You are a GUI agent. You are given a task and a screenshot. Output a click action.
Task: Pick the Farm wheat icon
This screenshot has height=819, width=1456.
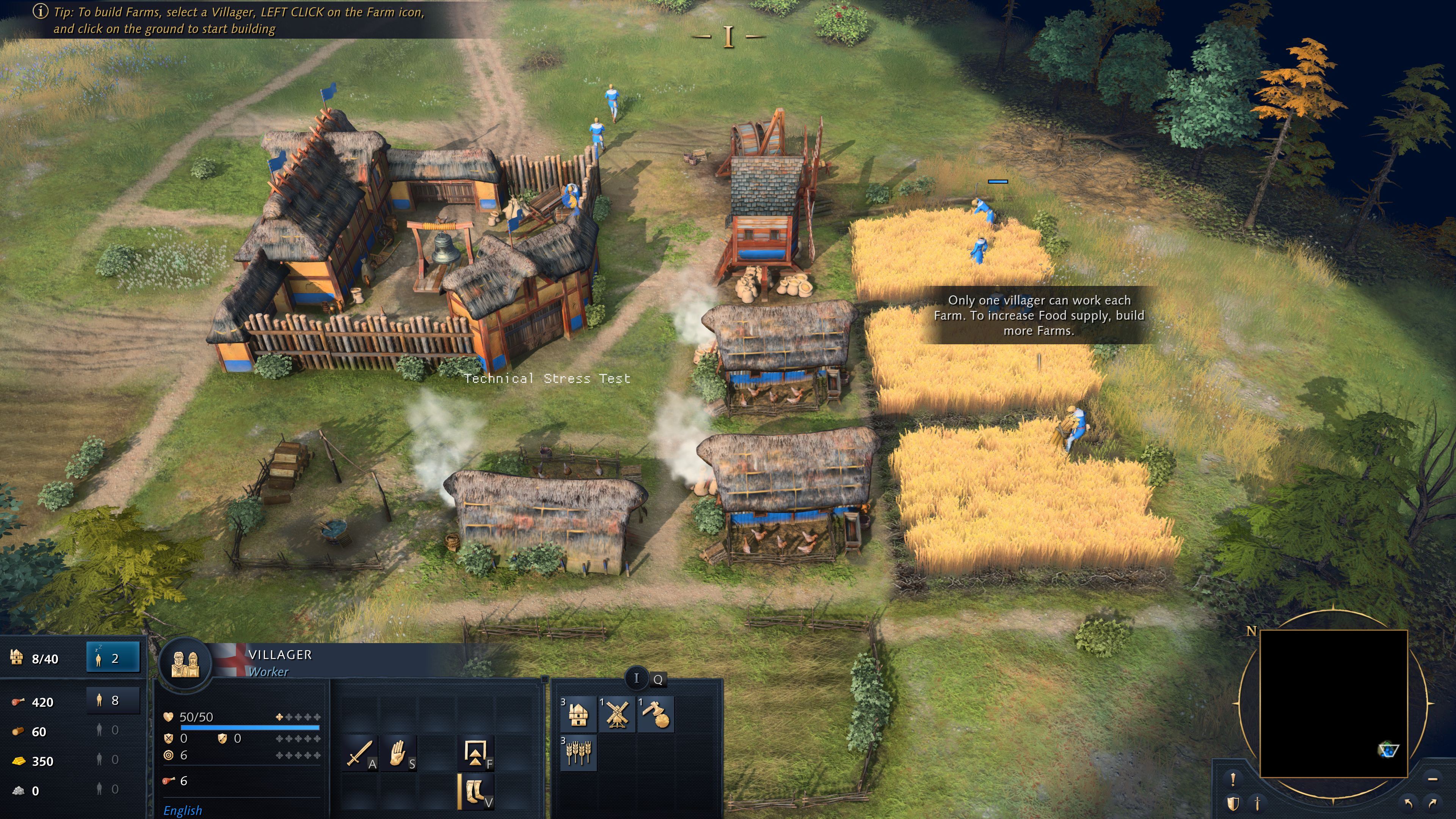tap(577, 752)
